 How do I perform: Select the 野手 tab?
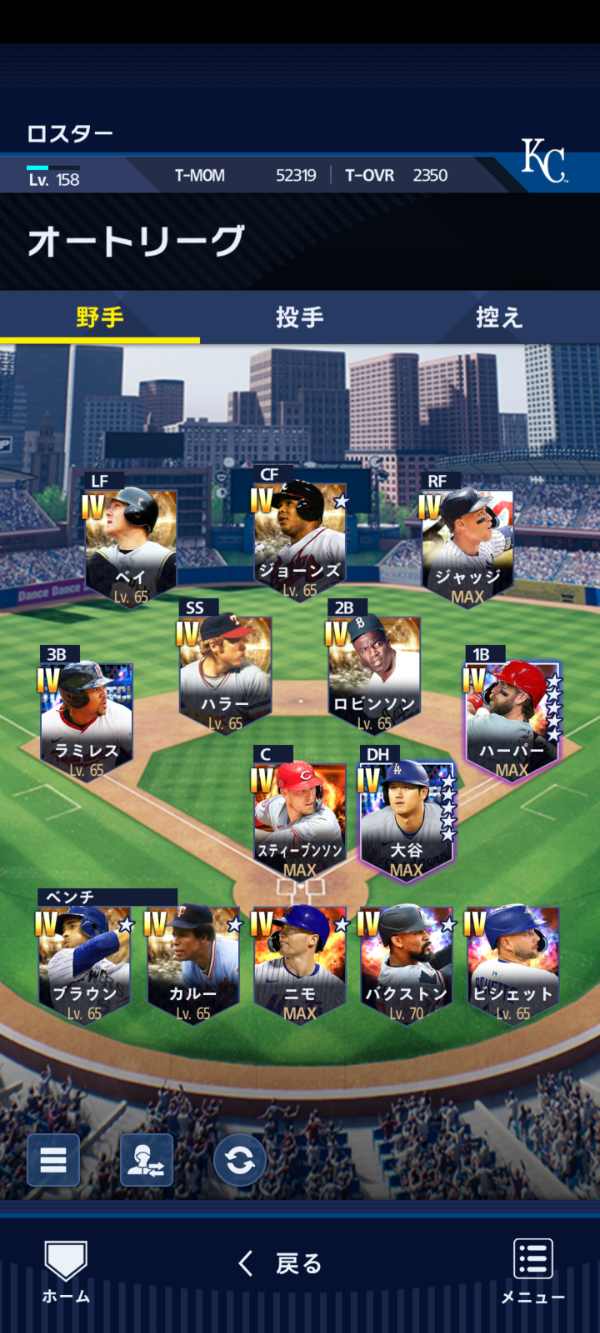pyautogui.click(x=100, y=318)
